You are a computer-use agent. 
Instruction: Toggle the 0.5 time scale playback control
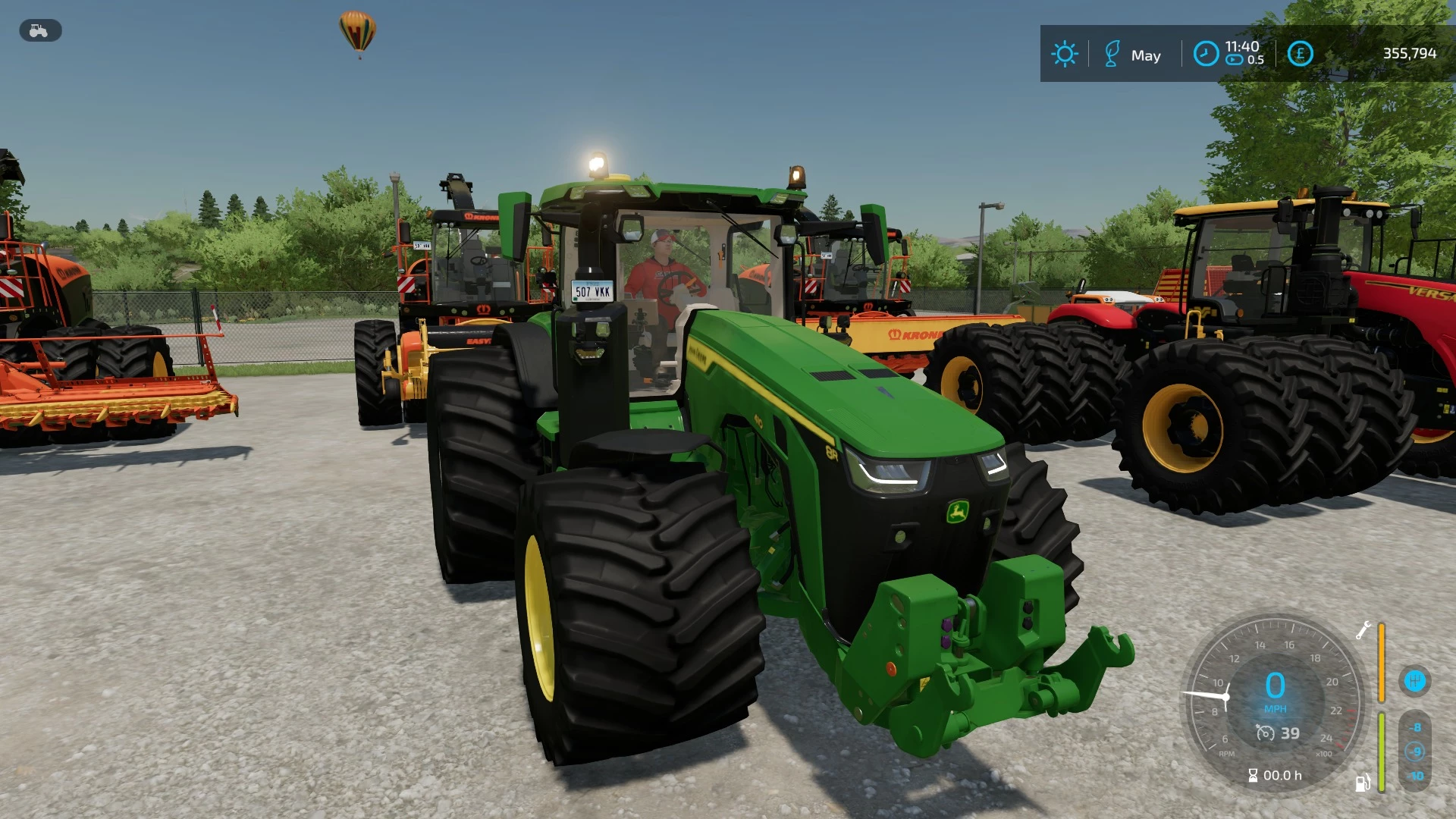tap(1234, 59)
